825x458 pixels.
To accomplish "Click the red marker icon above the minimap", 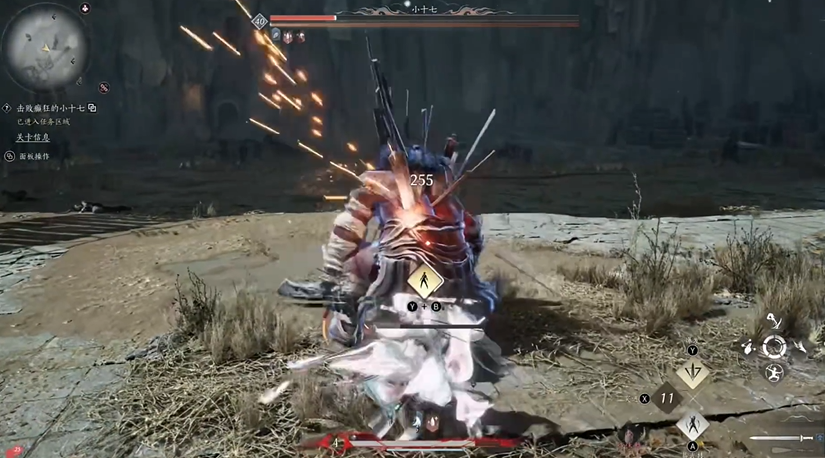I will point(85,9).
